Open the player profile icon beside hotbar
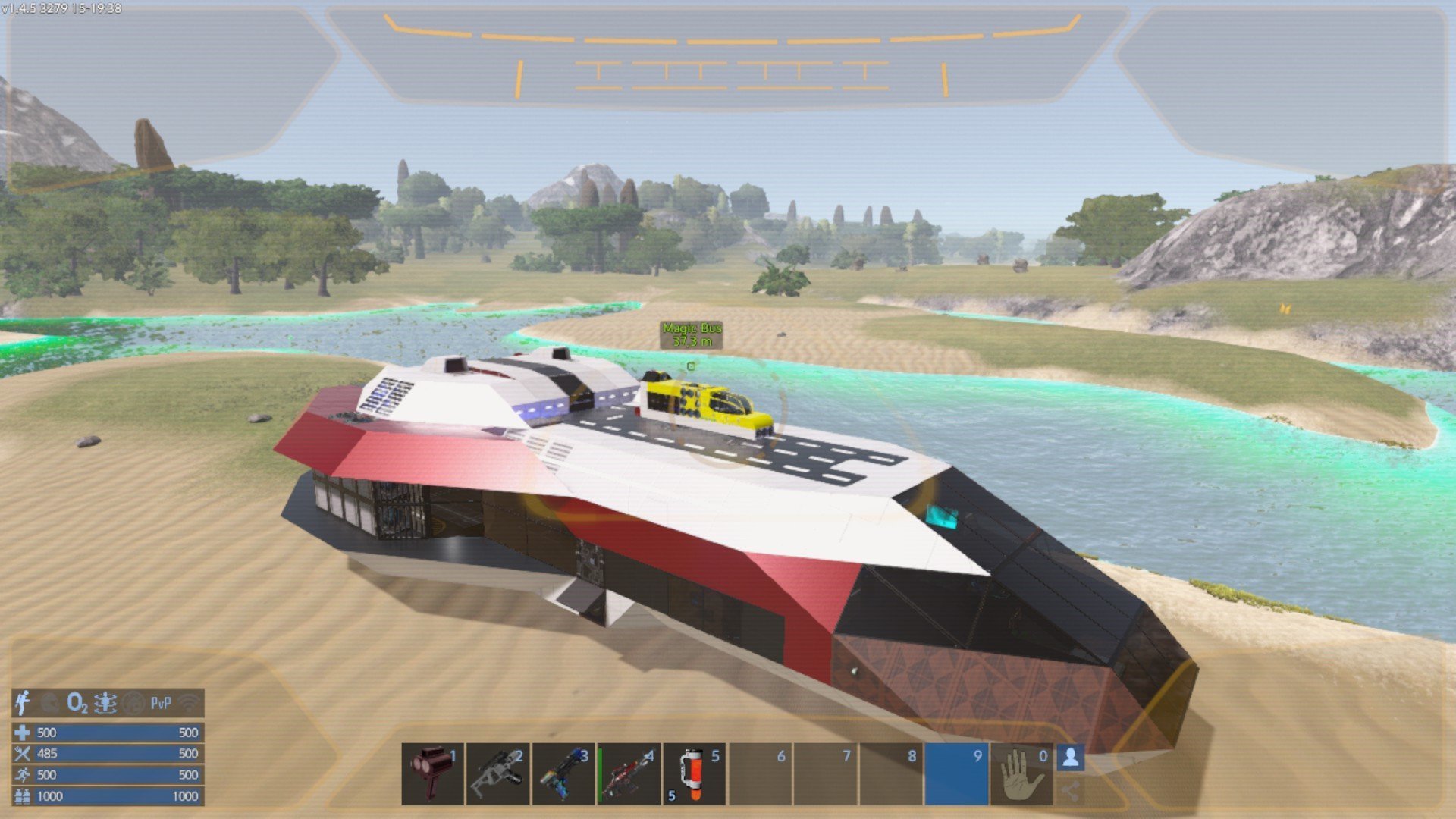Viewport: 1456px width, 819px height. (x=1070, y=758)
